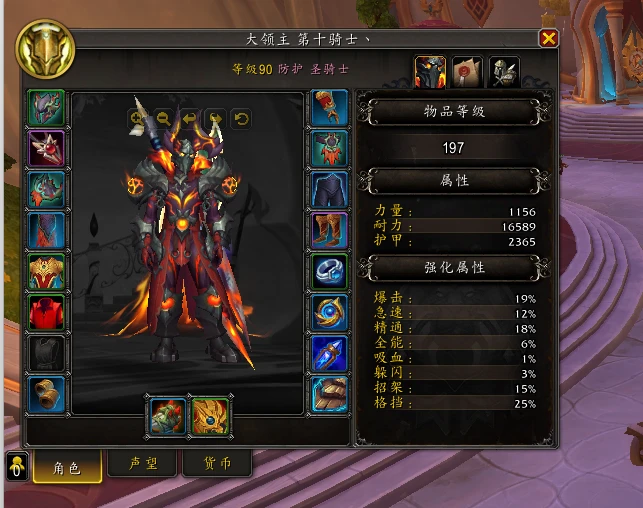Viewport: 643px width, 508px height.
Task: Select the spiked necklace slot
Action: tap(46, 148)
